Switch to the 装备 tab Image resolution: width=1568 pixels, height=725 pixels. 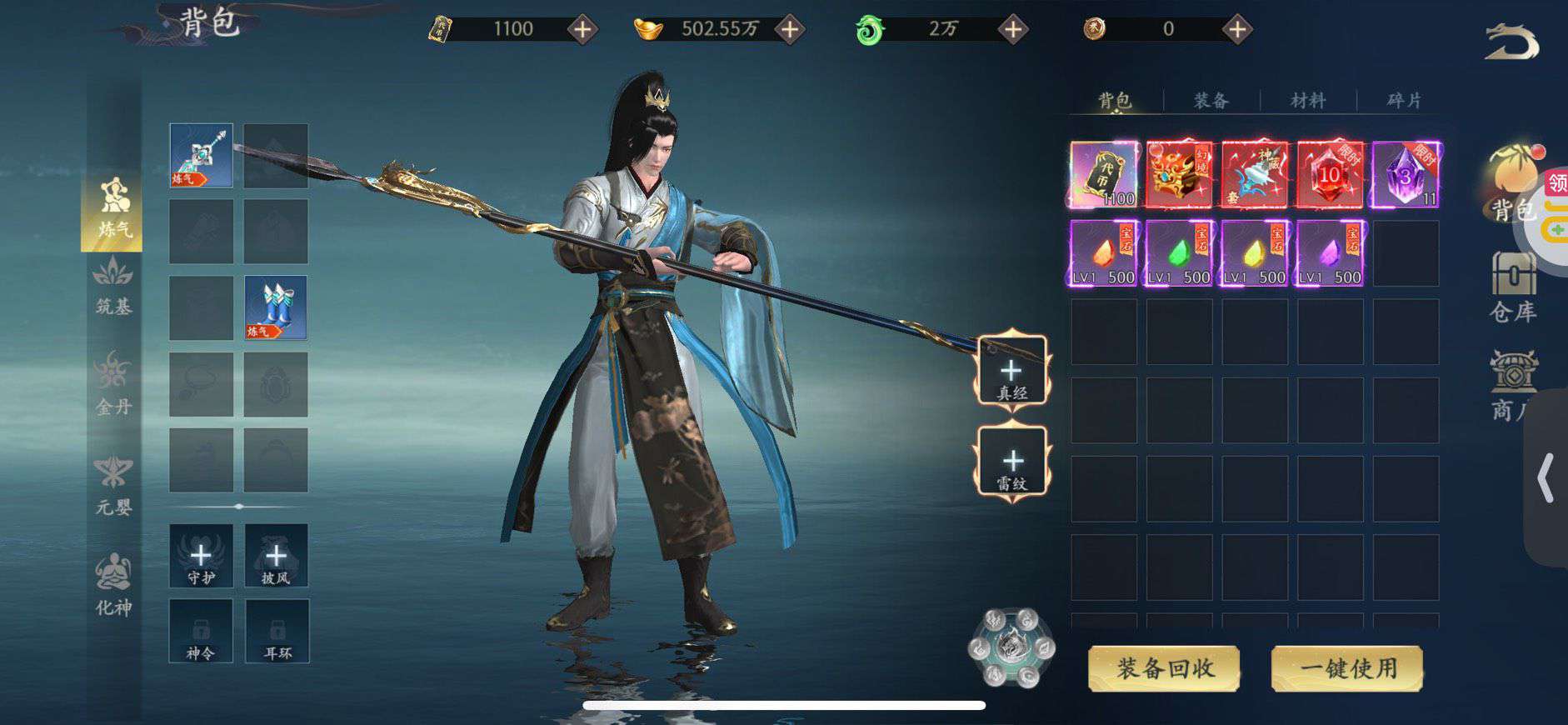(1211, 101)
